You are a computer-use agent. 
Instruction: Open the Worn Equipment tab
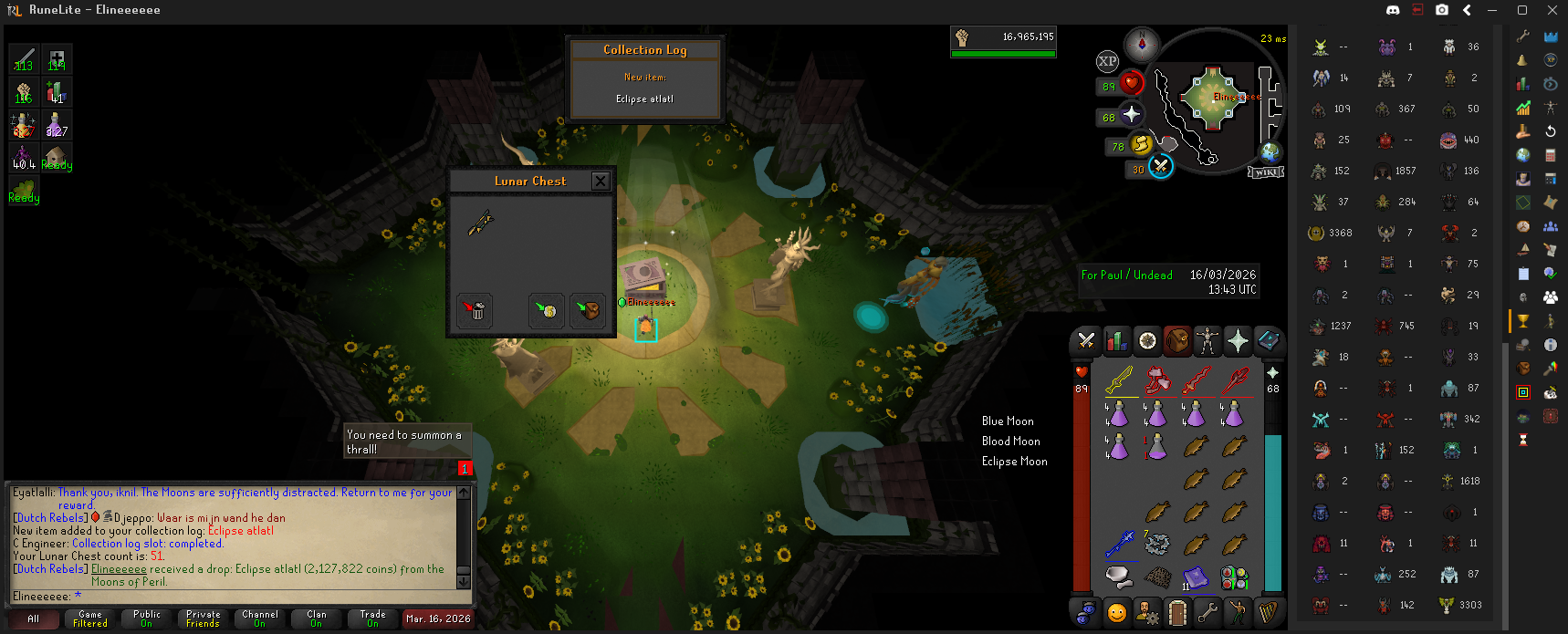pos(1207,341)
